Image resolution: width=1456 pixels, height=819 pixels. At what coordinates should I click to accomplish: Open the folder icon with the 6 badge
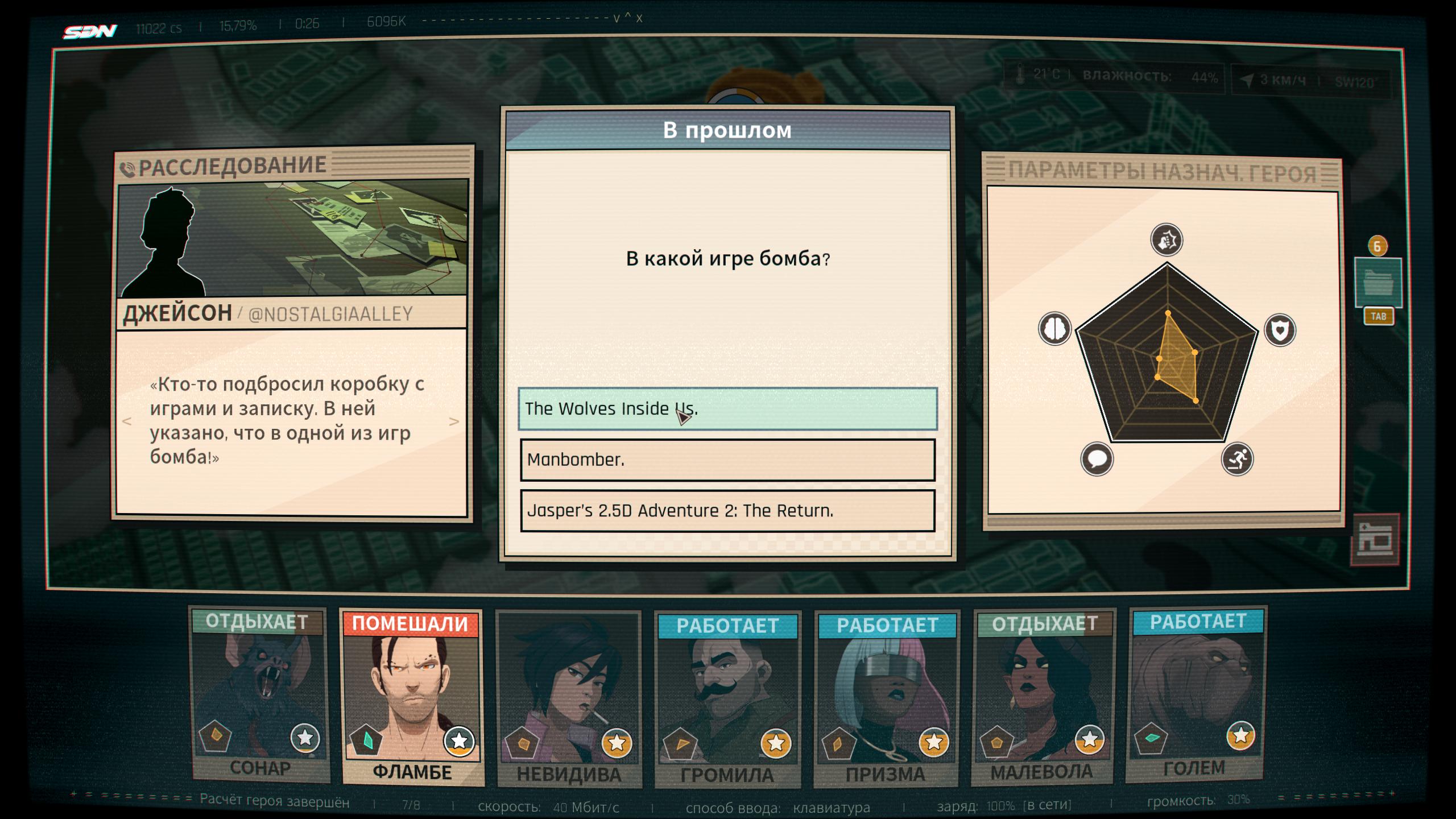coord(1377,283)
